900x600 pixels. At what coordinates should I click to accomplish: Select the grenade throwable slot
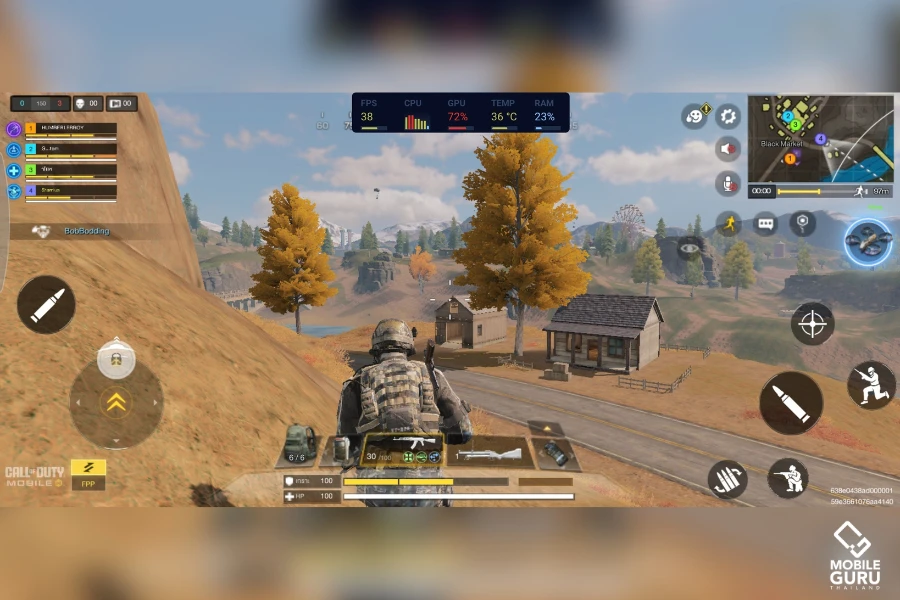[554, 453]
